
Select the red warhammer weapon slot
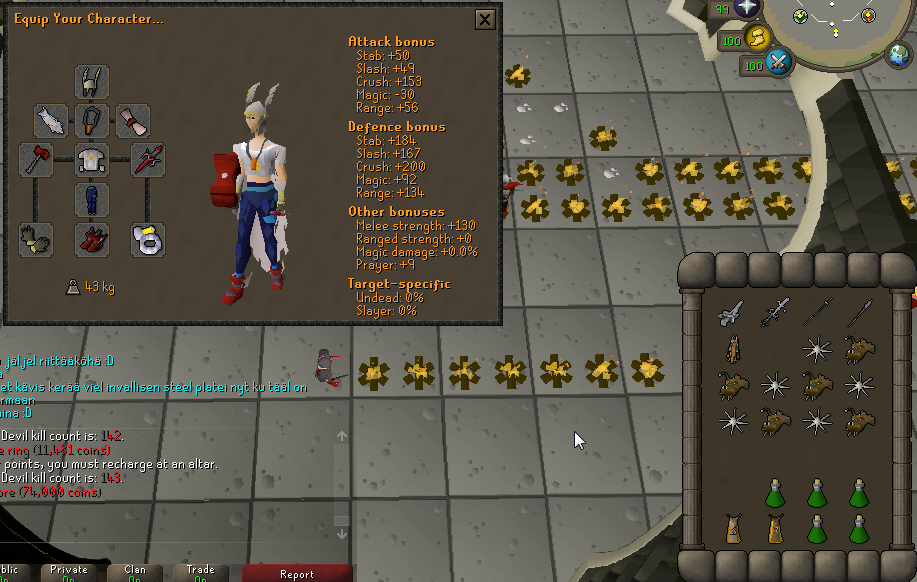point(35,159)
